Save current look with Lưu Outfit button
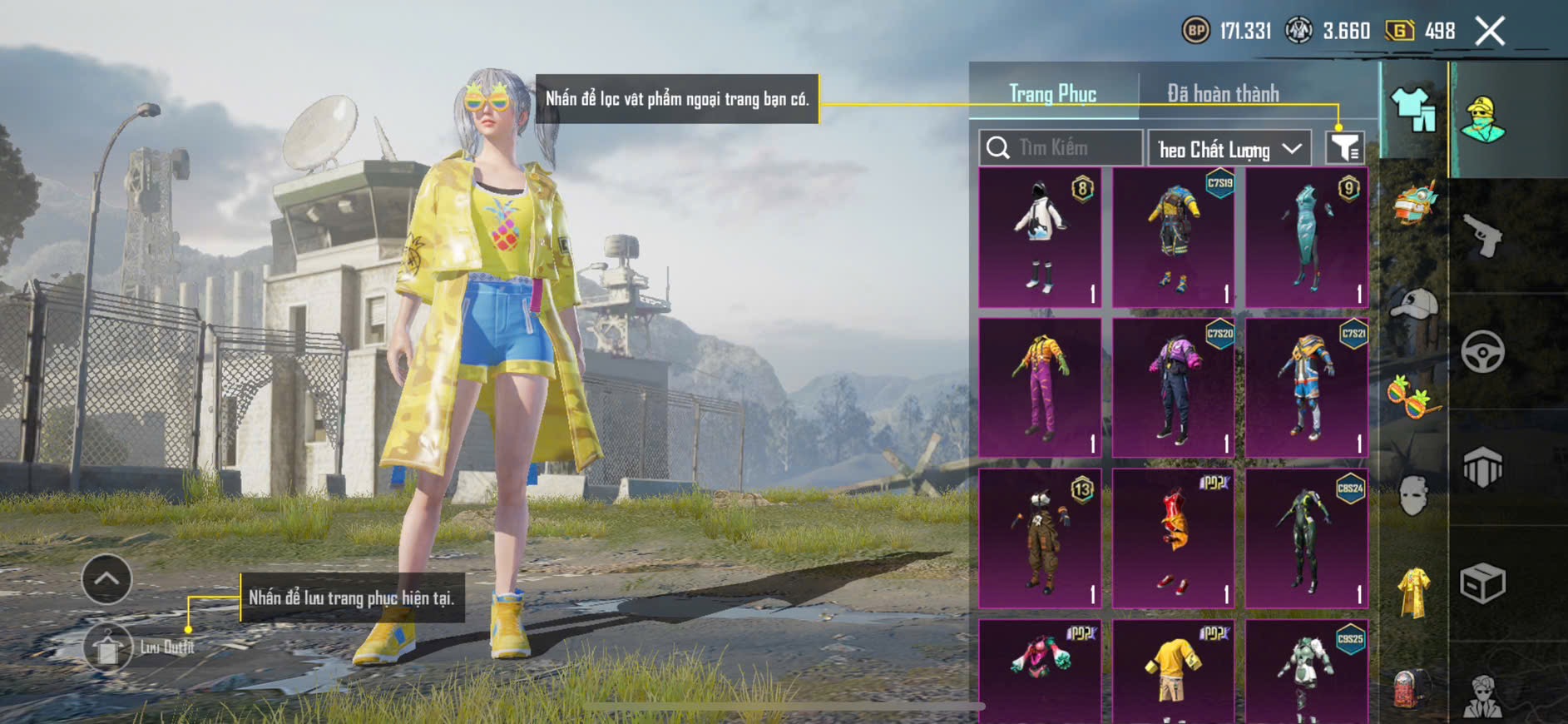The width and height of the screenshot is (1568, 724). pos(108,647)
